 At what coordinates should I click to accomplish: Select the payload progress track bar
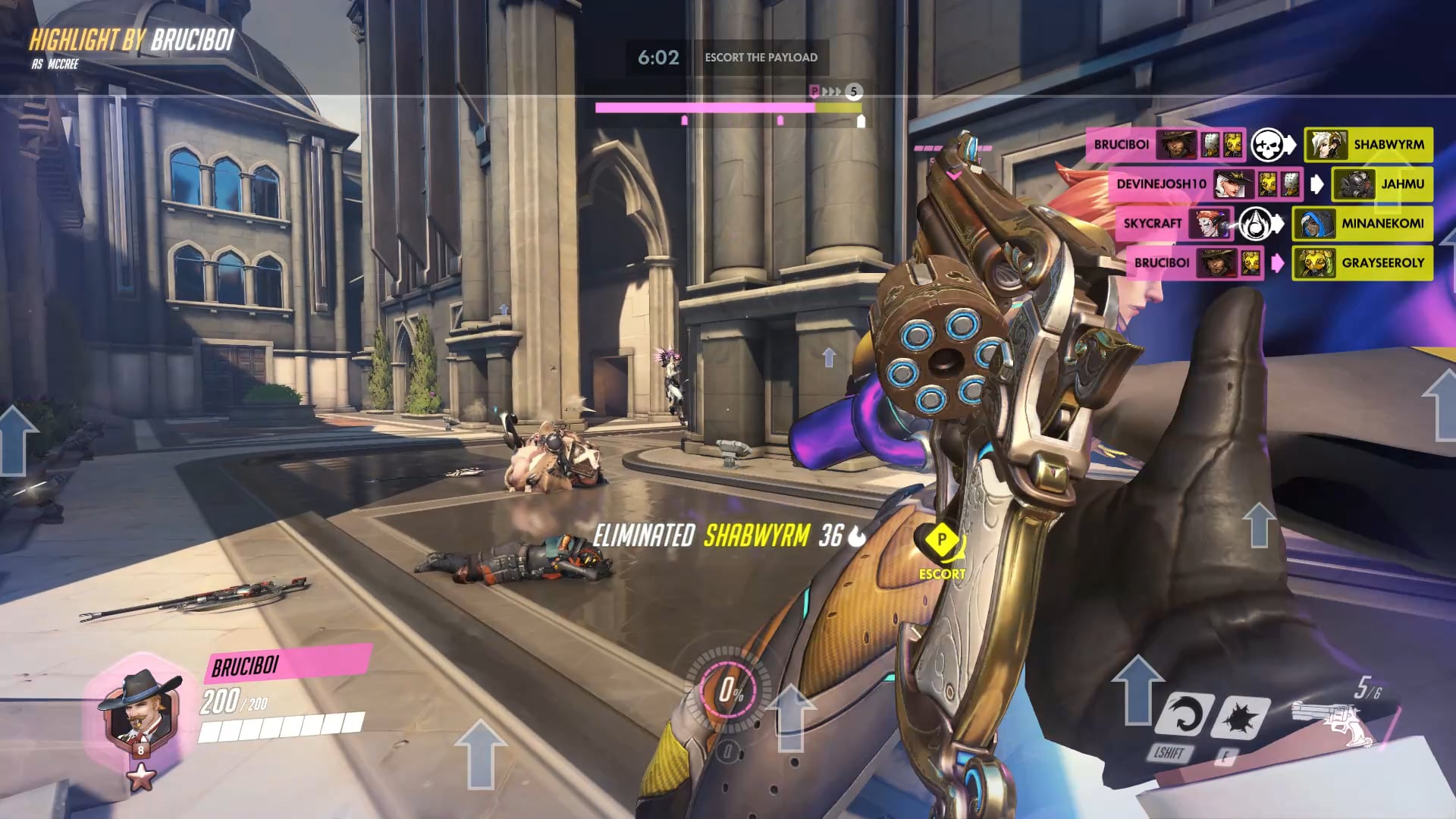click(x=728, y=108)
